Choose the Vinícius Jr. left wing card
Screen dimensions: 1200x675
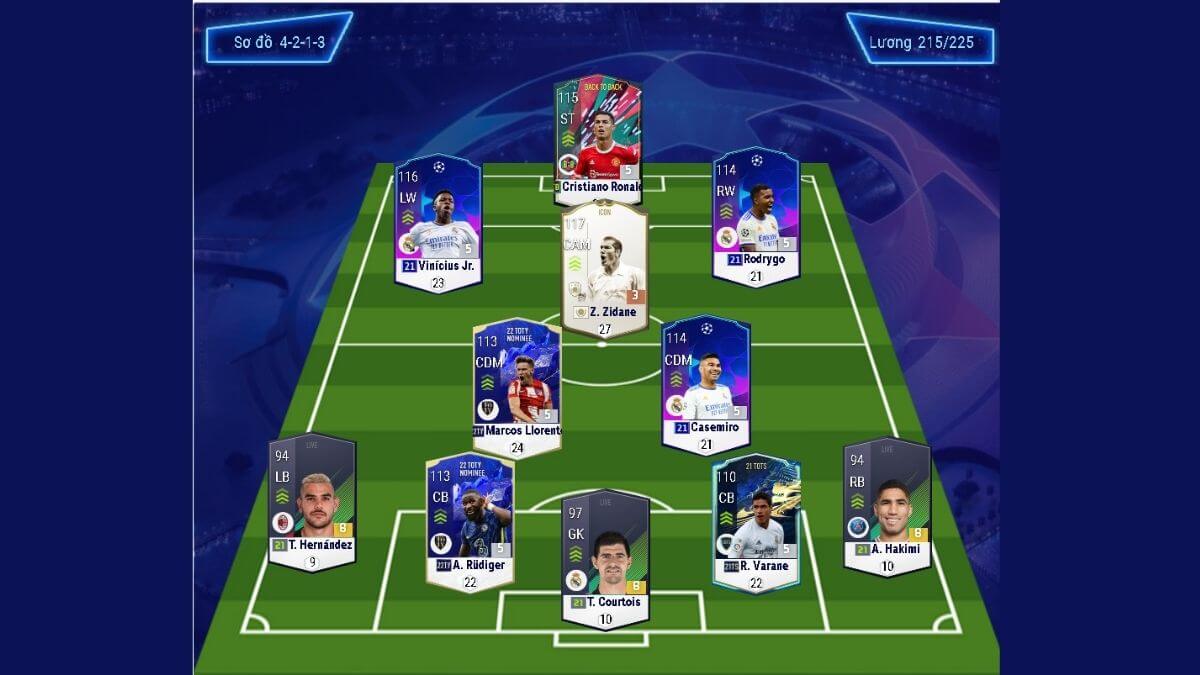(437, 220)
